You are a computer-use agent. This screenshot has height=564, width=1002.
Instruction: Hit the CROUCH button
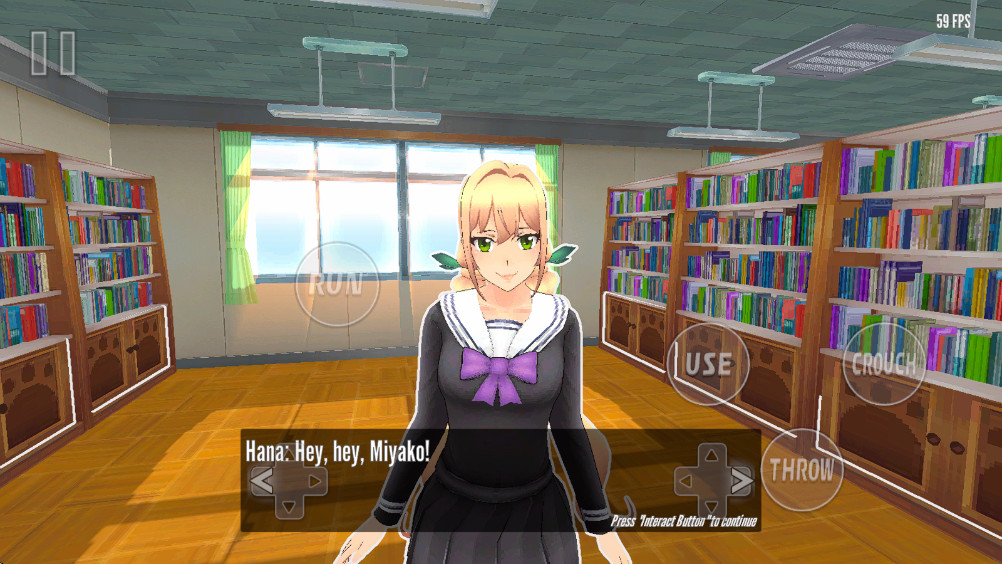pyautogui.click(x=883, y=364)
